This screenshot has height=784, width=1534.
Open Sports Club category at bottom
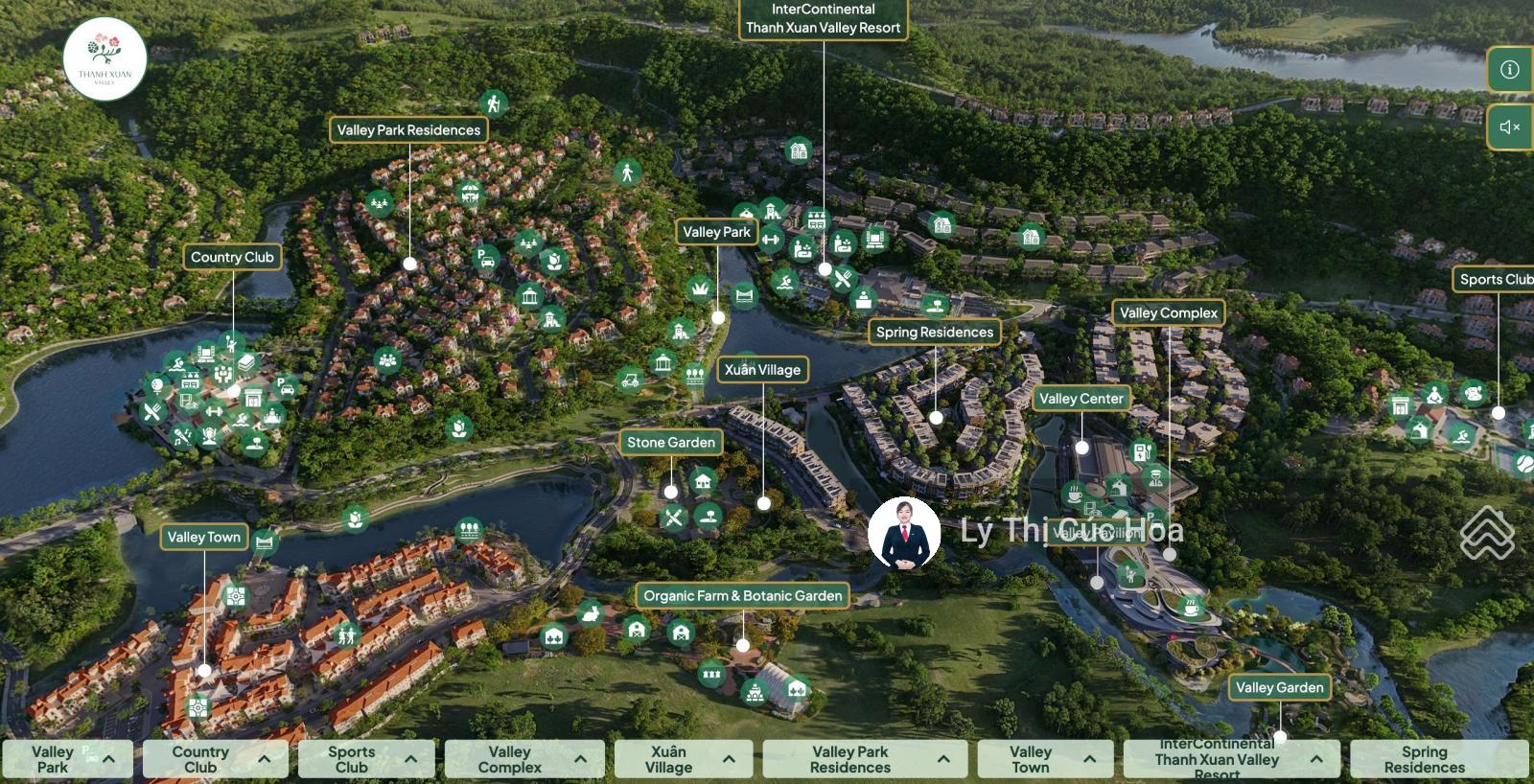pos(369,759)
